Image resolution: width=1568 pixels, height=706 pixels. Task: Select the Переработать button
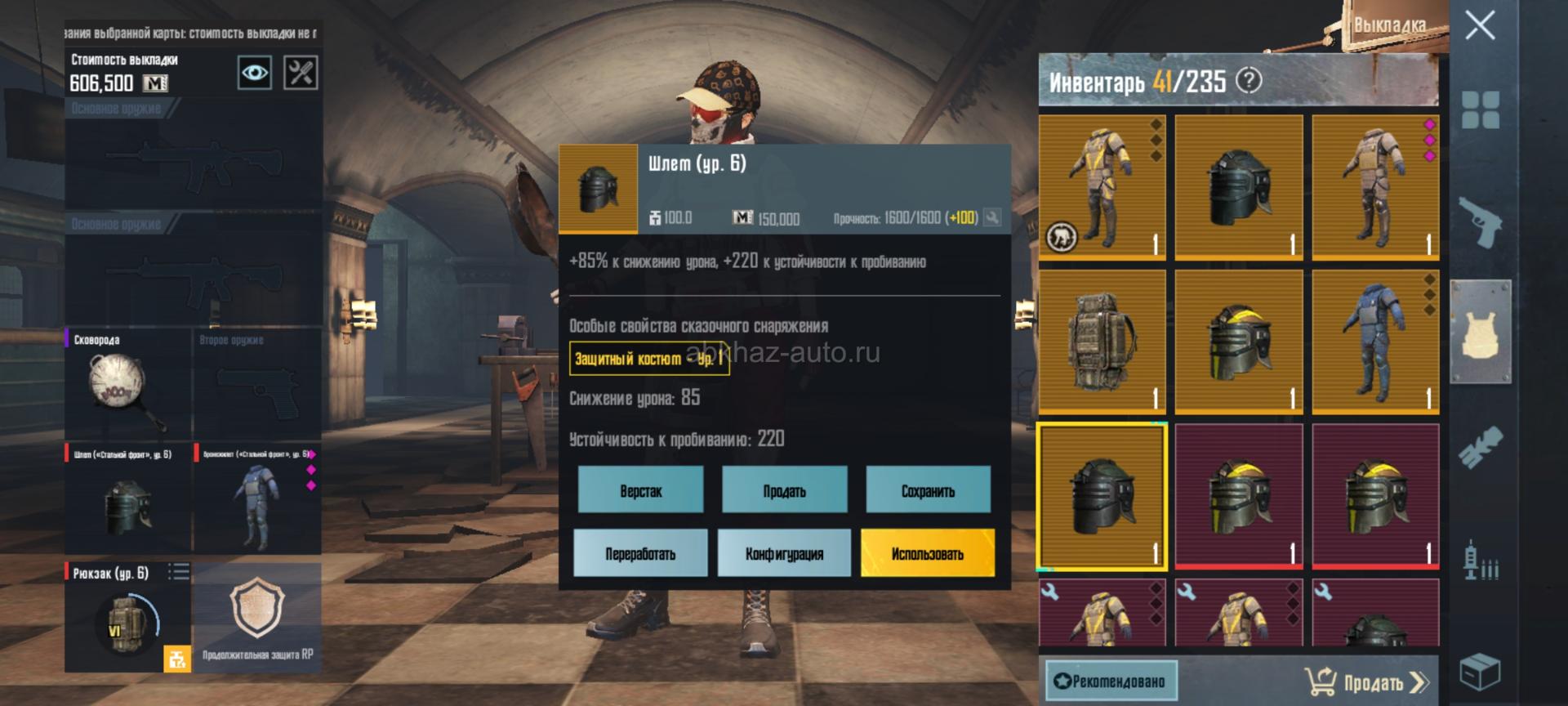640,553
